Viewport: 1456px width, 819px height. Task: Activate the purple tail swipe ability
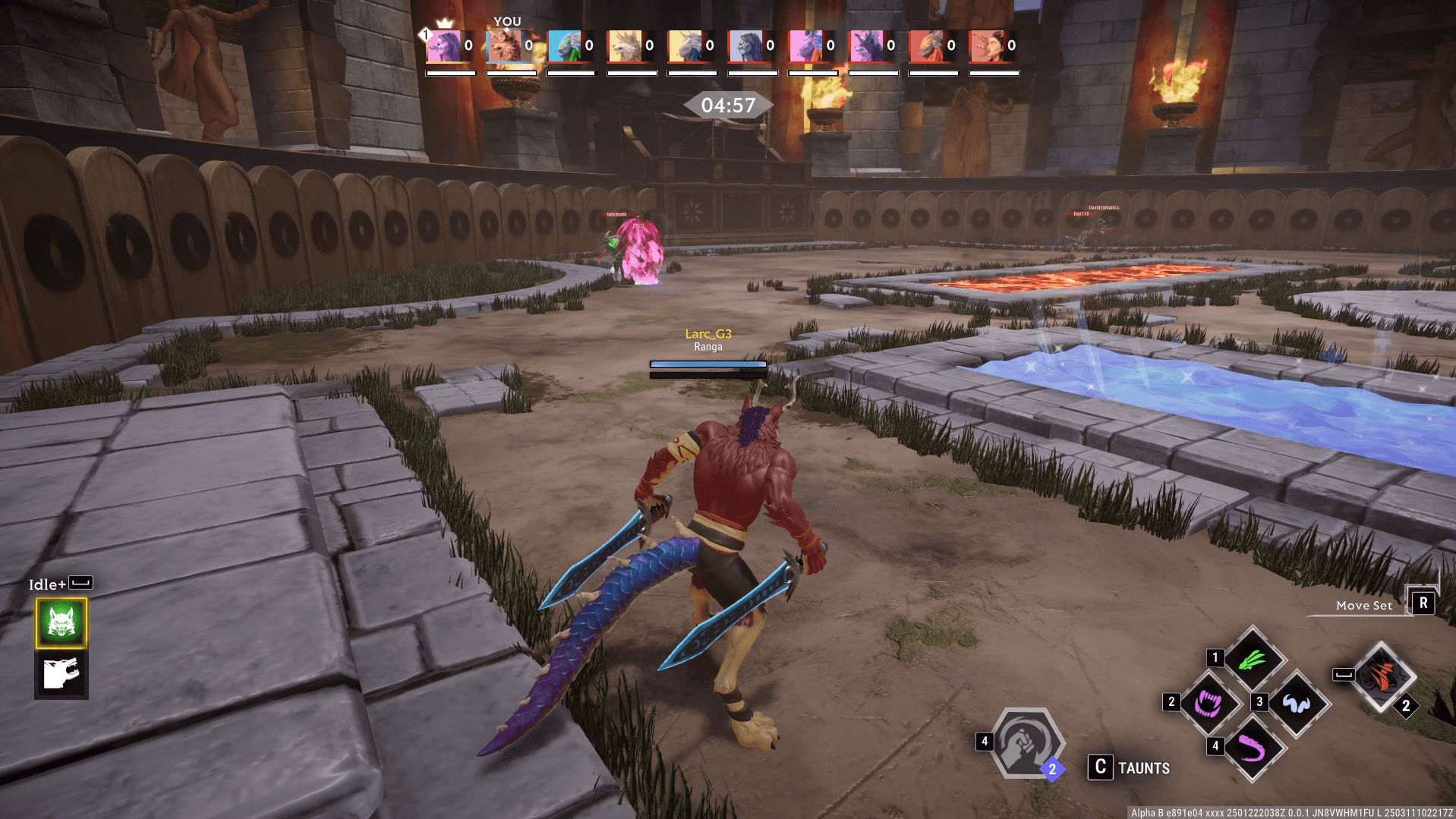point(1253,748)
